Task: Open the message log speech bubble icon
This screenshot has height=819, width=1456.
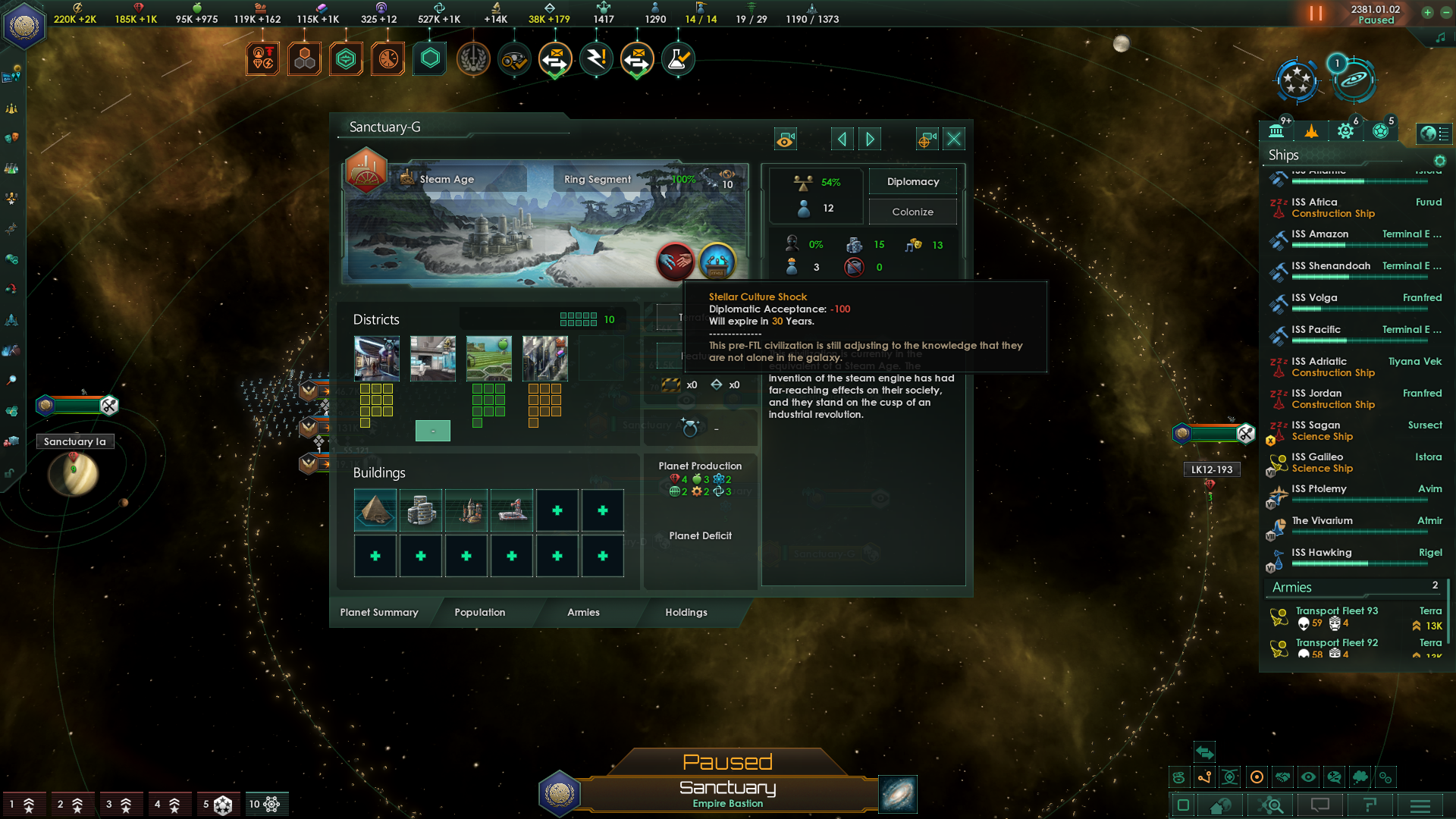Action: [1321, 806]
